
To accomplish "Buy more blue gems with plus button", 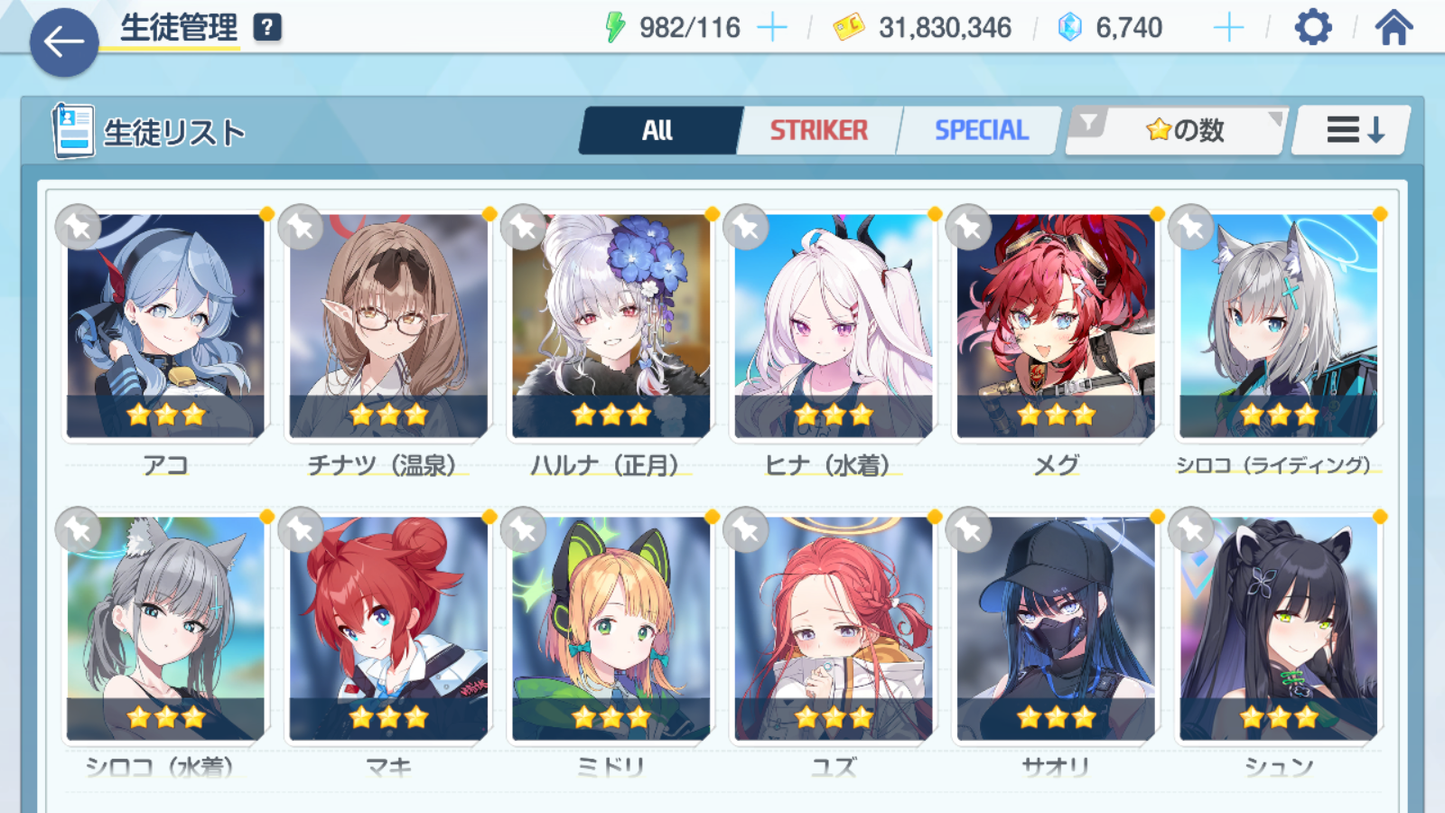I will [x=1228, y=28].
